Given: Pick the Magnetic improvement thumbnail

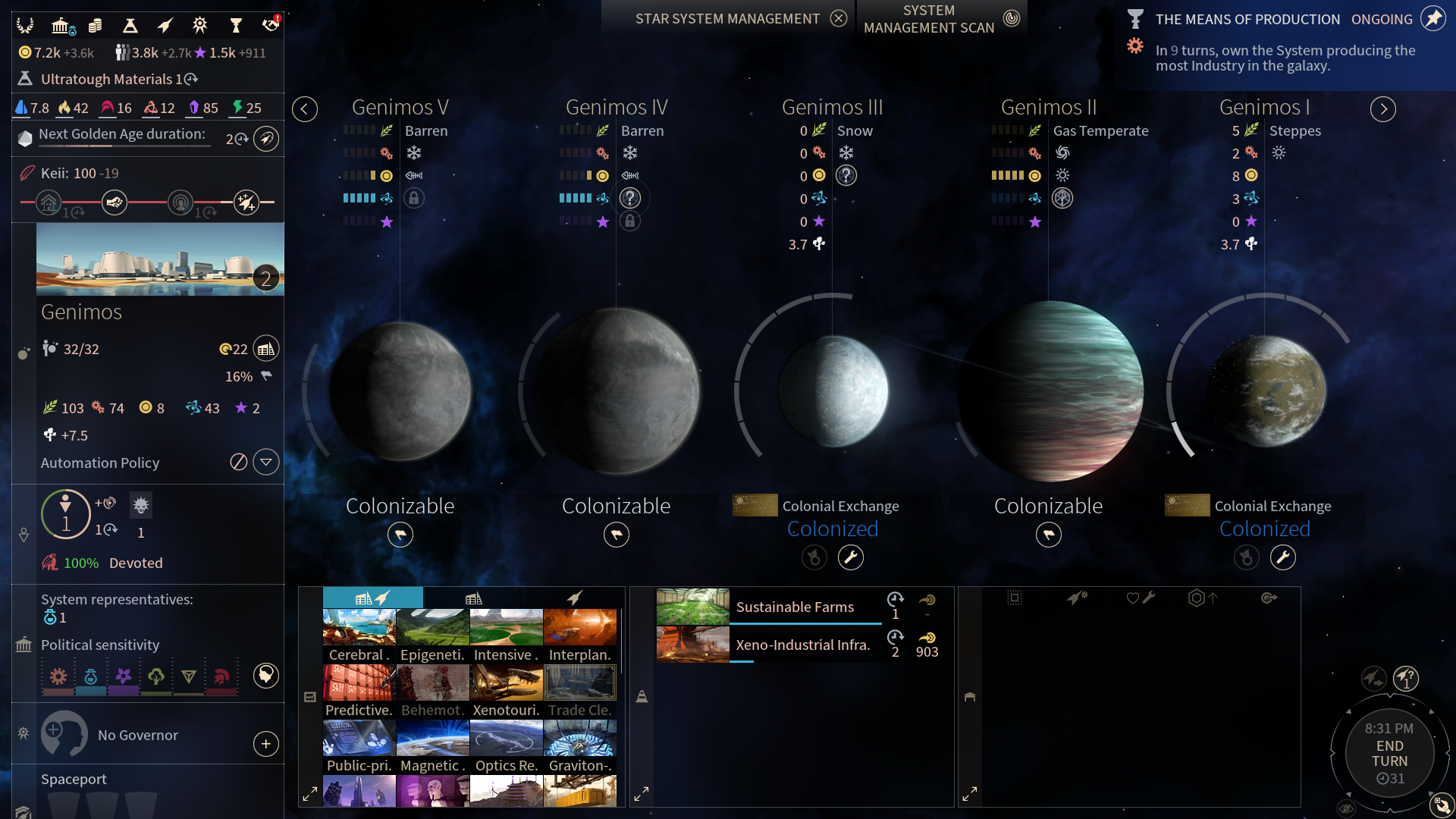Looking at the screenshot, I should pos(432,746).
